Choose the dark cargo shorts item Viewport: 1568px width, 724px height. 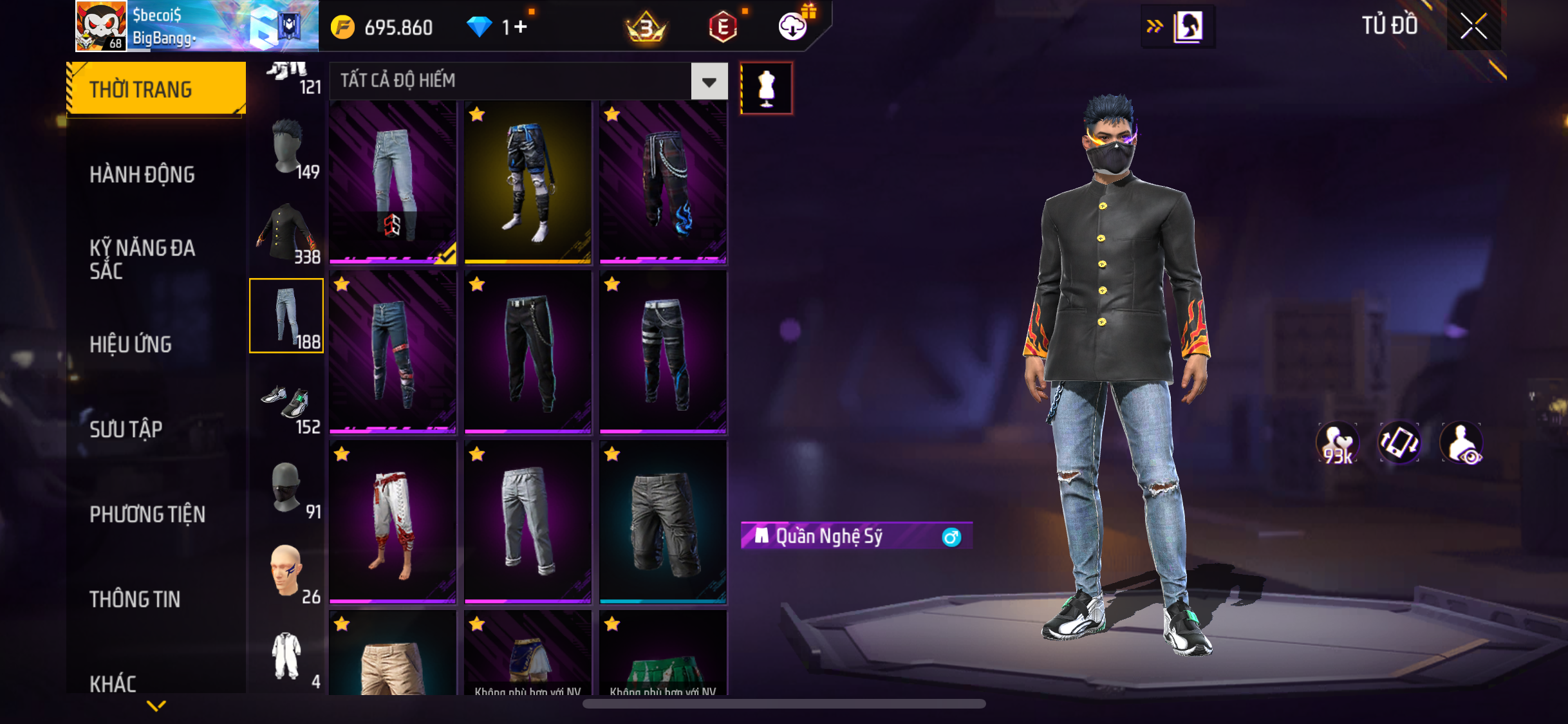click(663, 523)
